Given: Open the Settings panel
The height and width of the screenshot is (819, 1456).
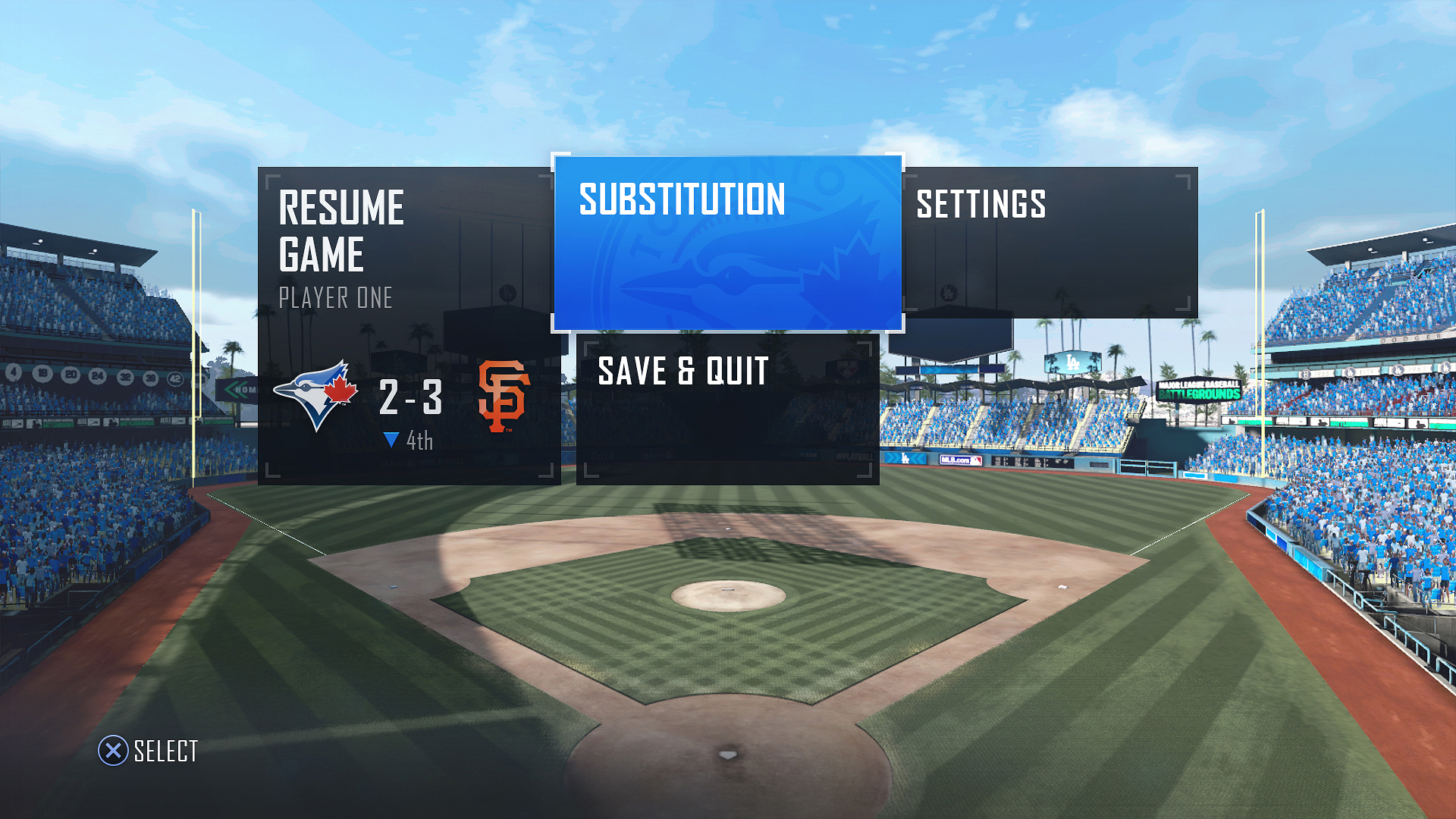Looking at the screenshot, I should [x=1050, y=243].
